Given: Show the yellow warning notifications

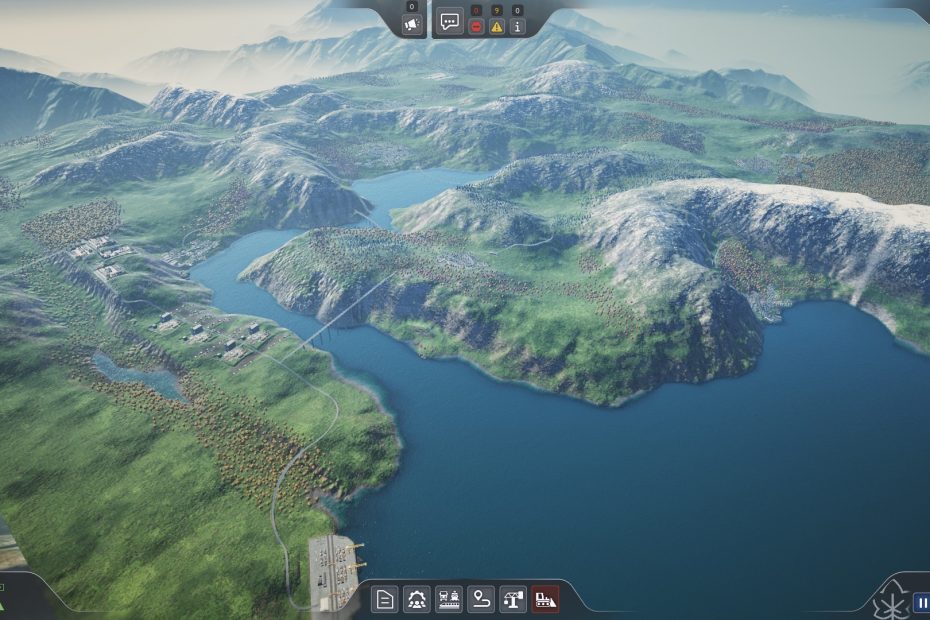Looking at the screenshot, I should click(x=496, y=27).
